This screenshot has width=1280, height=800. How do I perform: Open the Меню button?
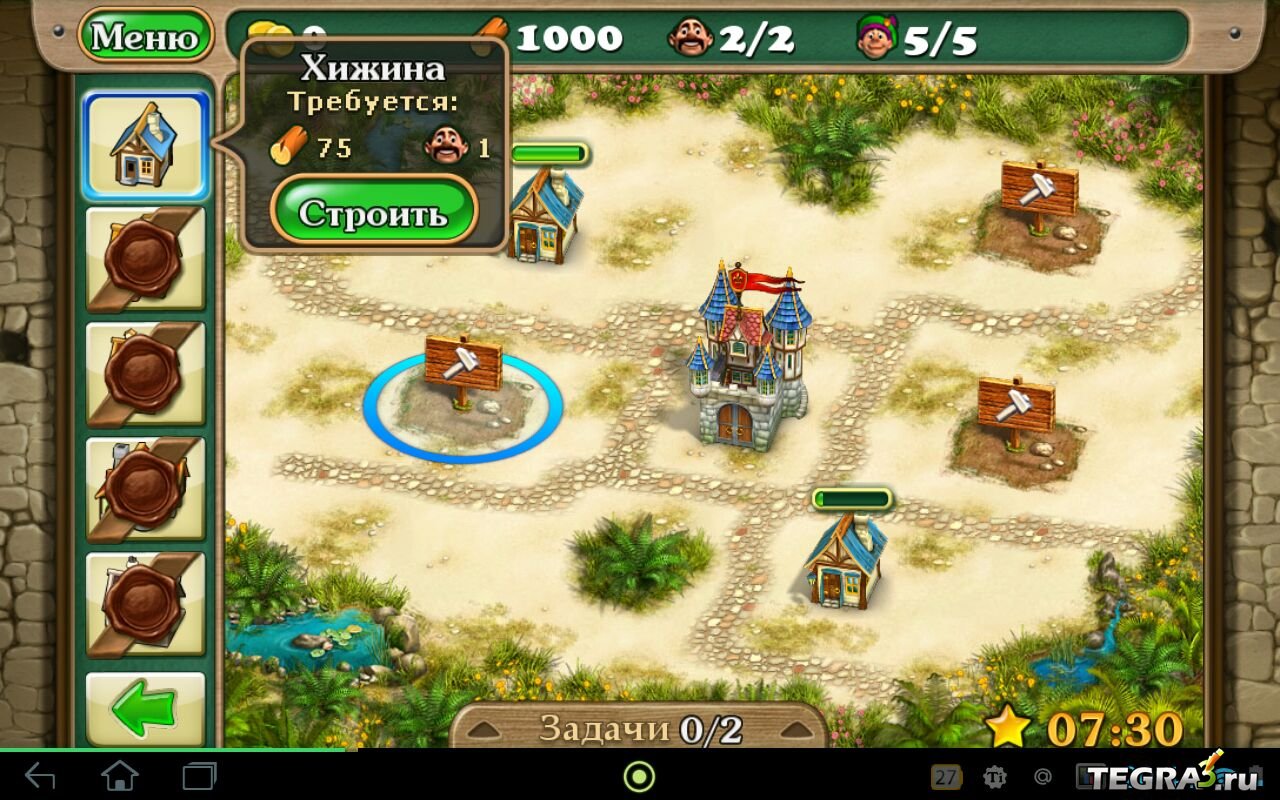click(x=145, y=37)
